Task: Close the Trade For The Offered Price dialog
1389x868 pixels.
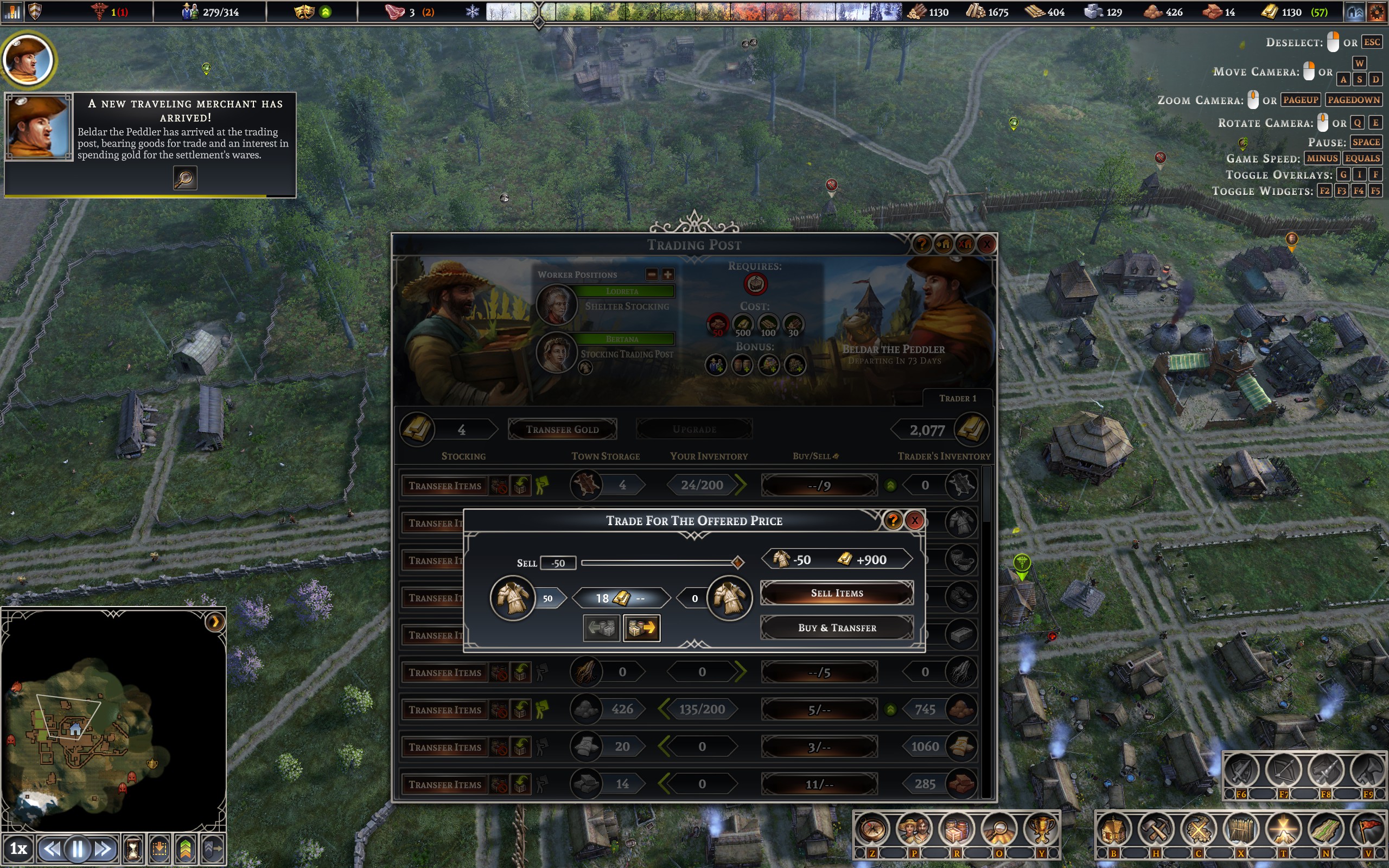Action: pos(914,521)
